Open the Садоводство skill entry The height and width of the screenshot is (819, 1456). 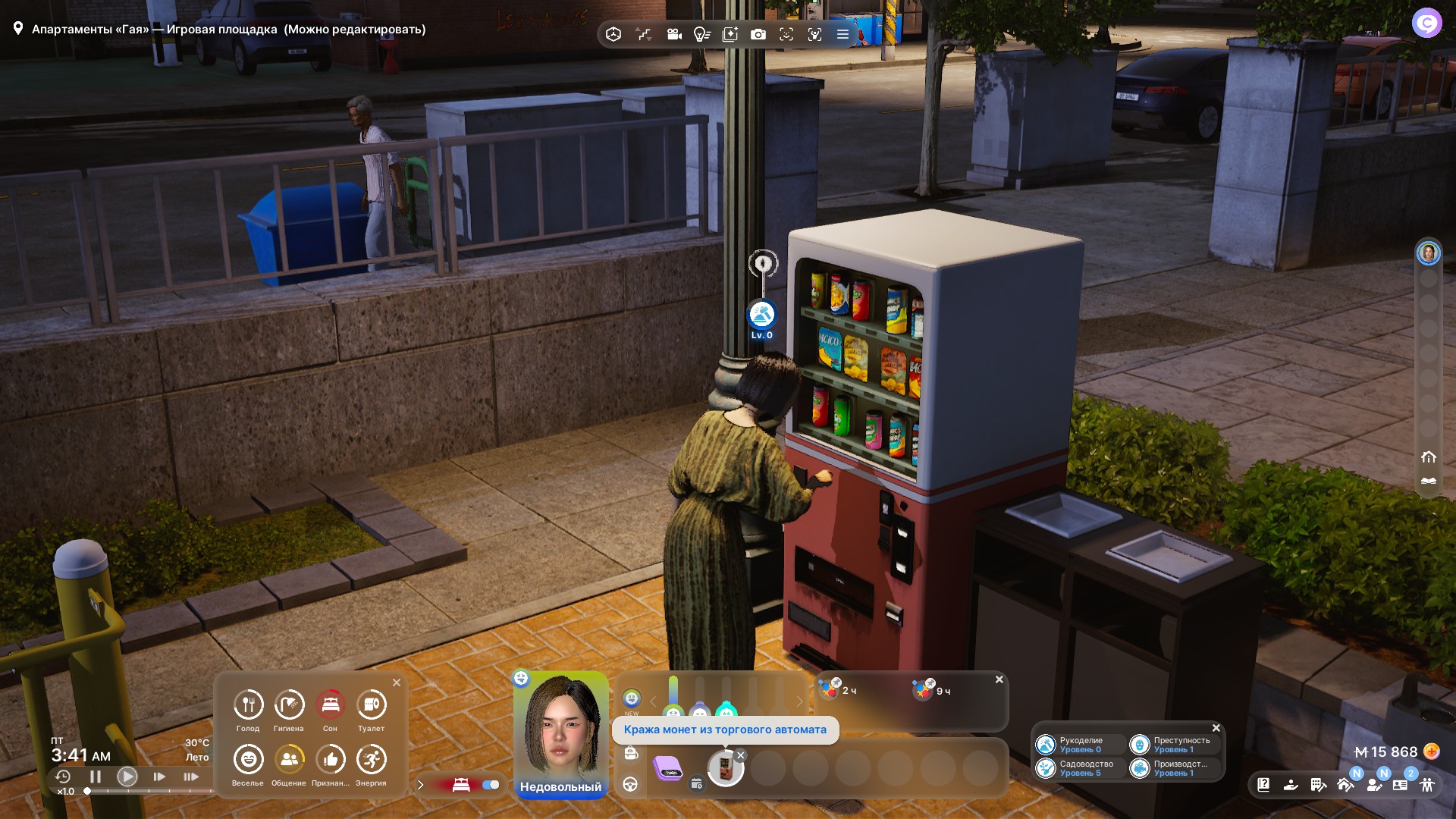[1079, 768]
